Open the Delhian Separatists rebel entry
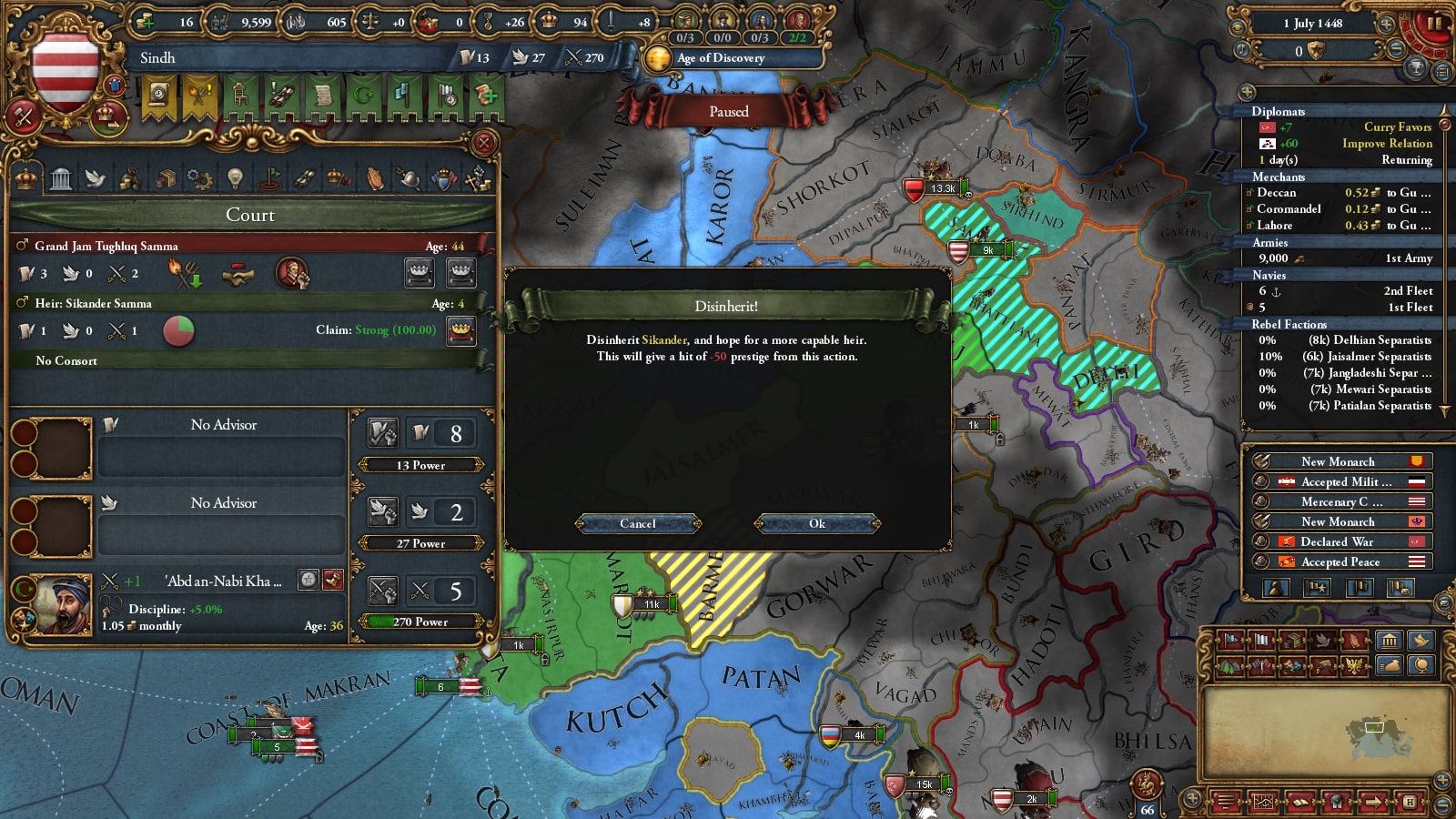This screenshot has width=1456, height=819. point(1345,340)
